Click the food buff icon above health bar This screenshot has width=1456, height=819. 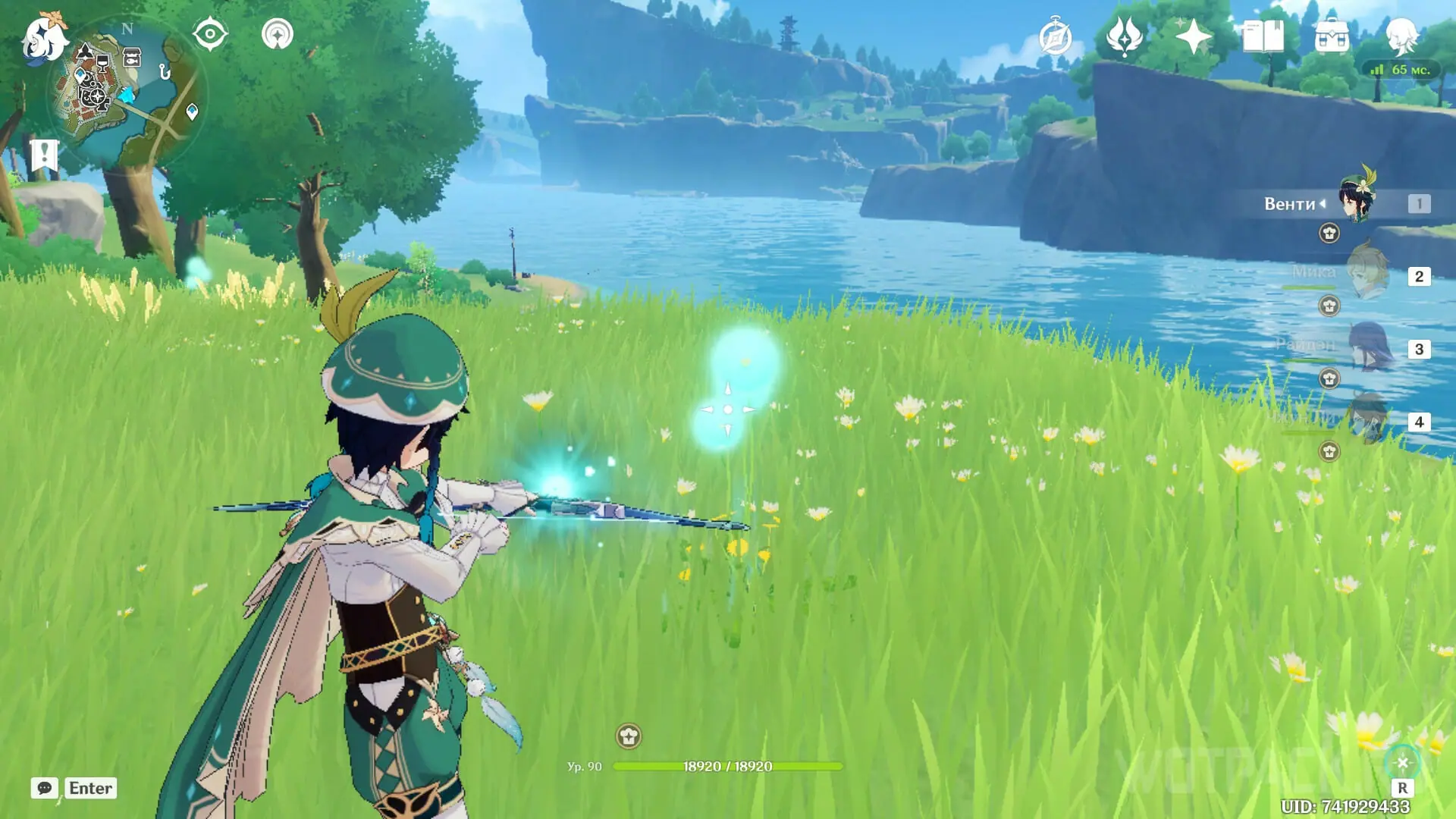[628, 736]
